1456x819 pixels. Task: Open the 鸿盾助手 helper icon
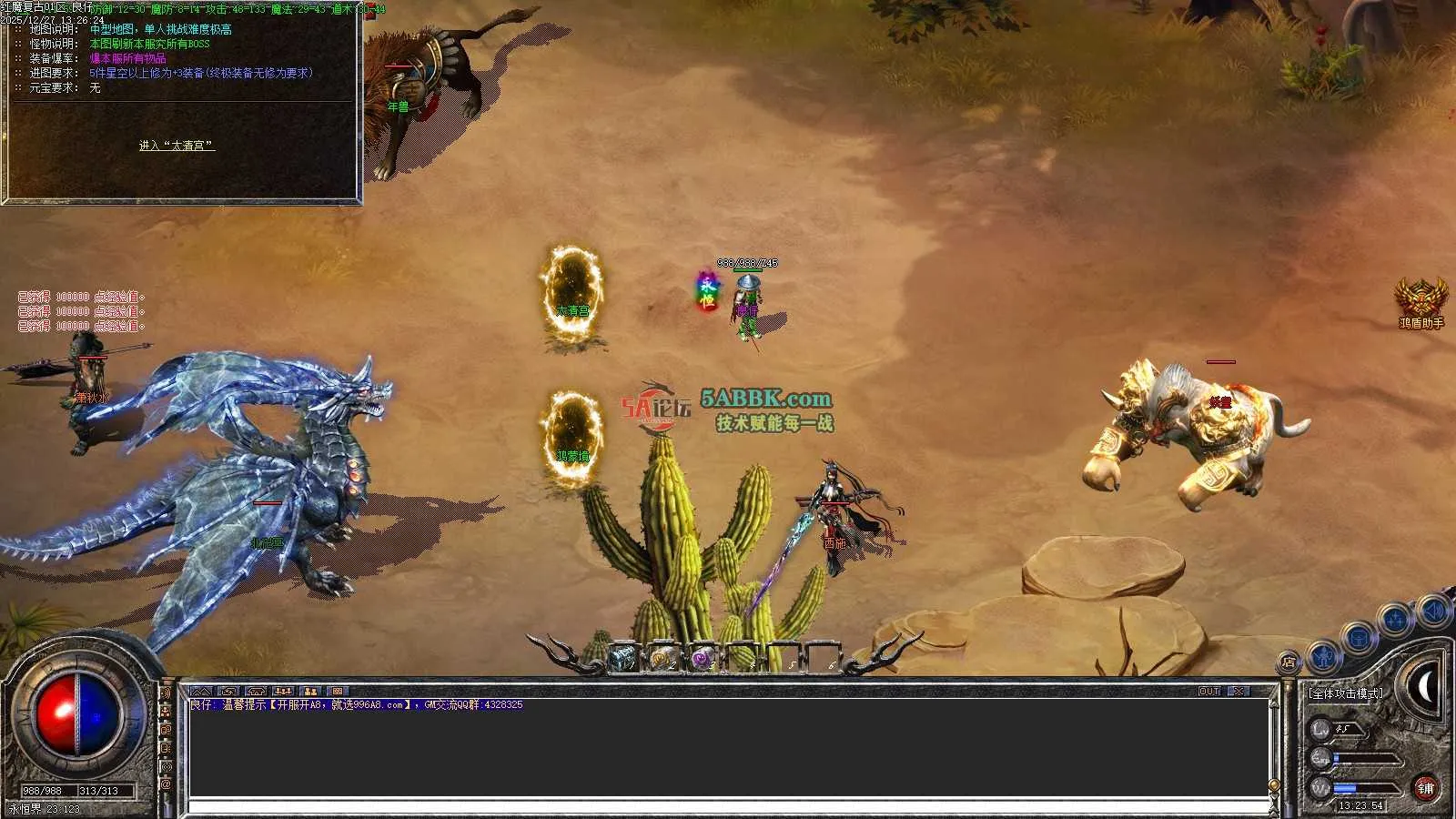point(1421,300)
